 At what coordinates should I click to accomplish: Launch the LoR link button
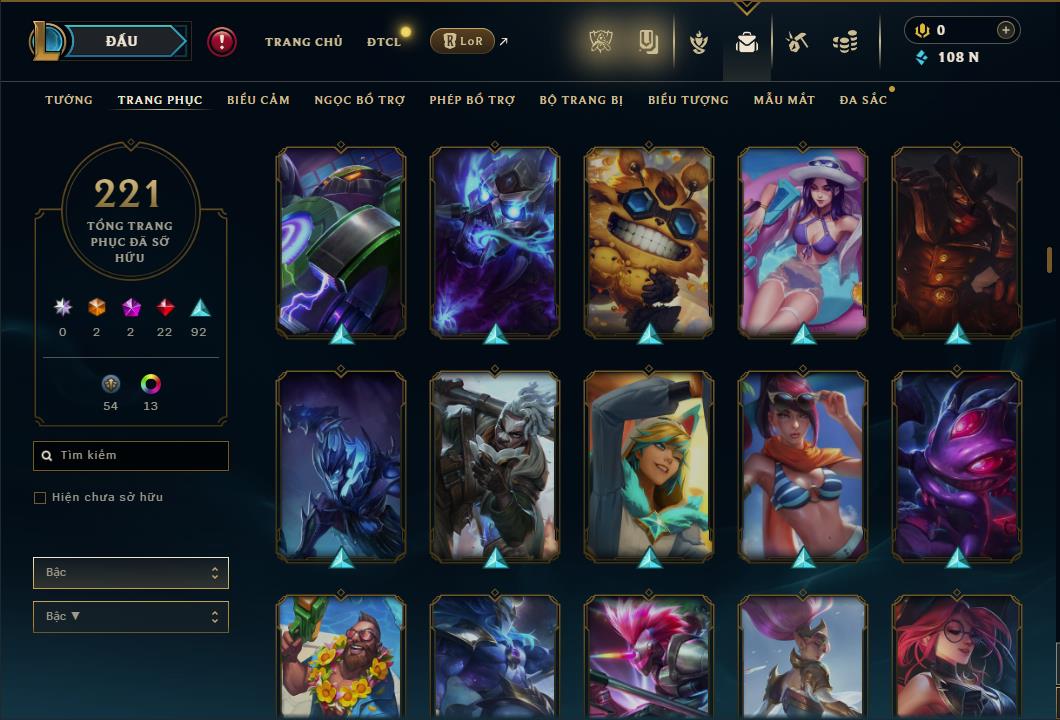(x=462, y=41)
